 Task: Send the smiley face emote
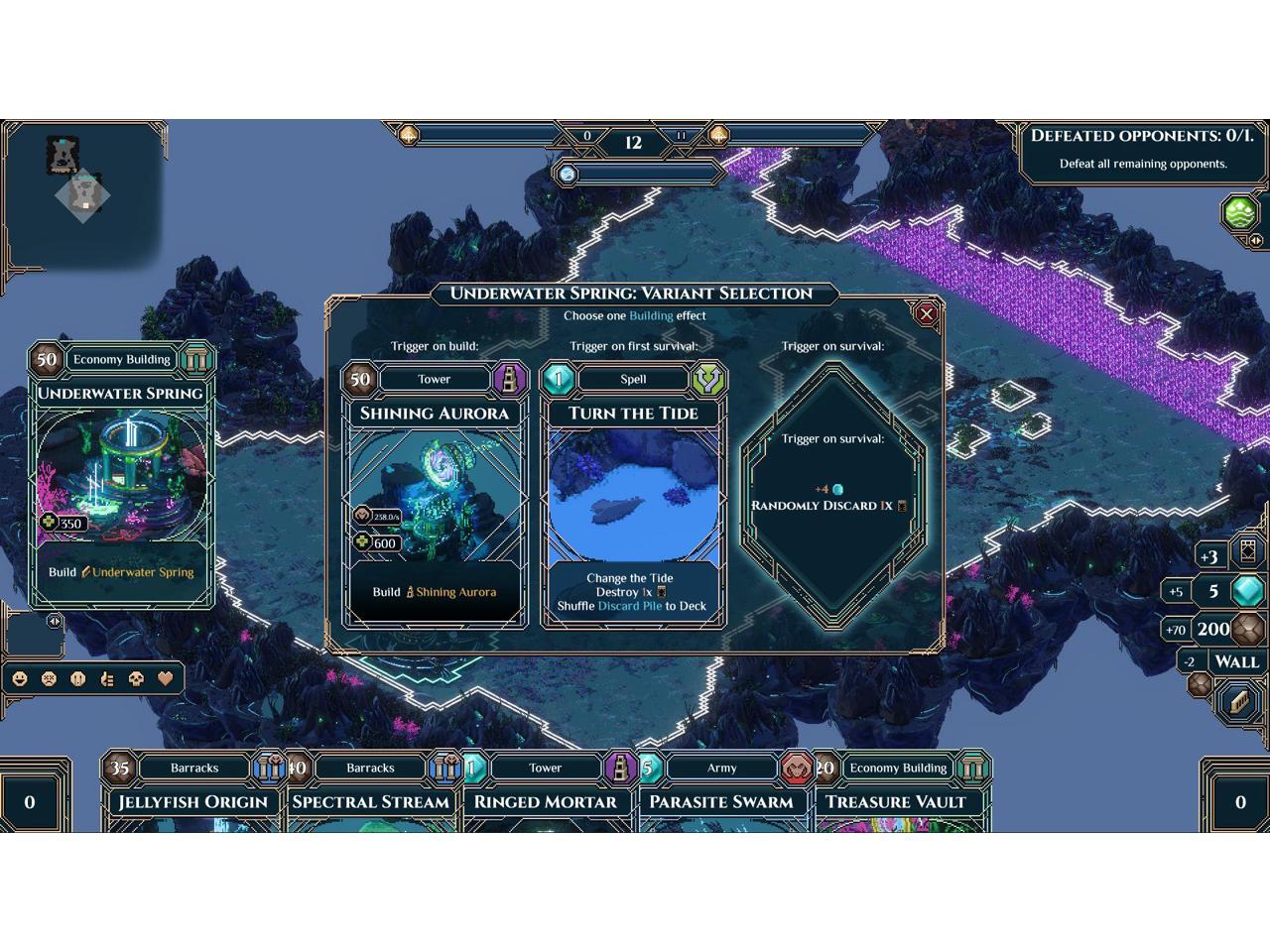[x=19, y=679]
